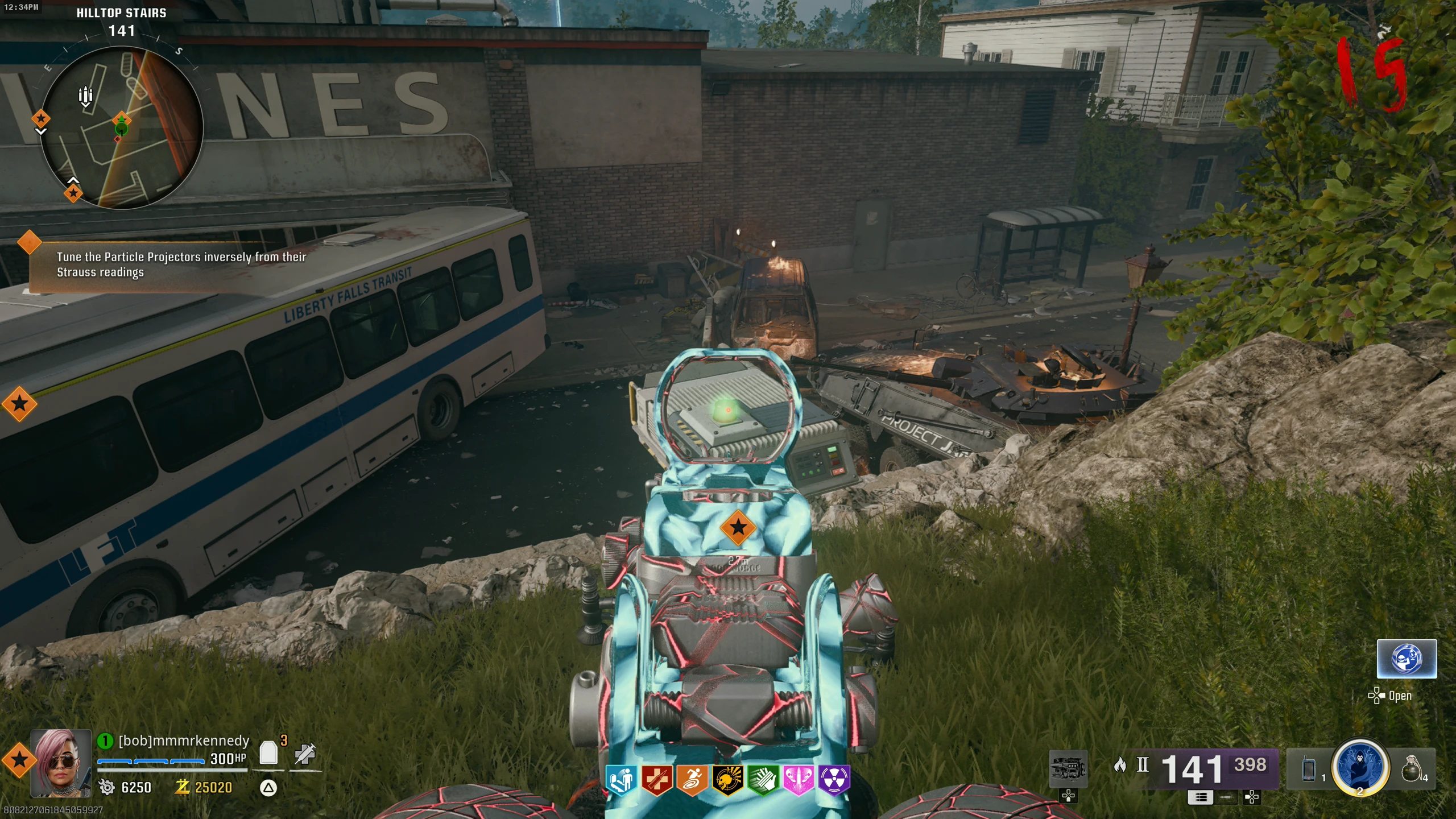Select the red Juggernog perk icon
The width and height of the screenshot is (1456, 819).
point(657,780)
